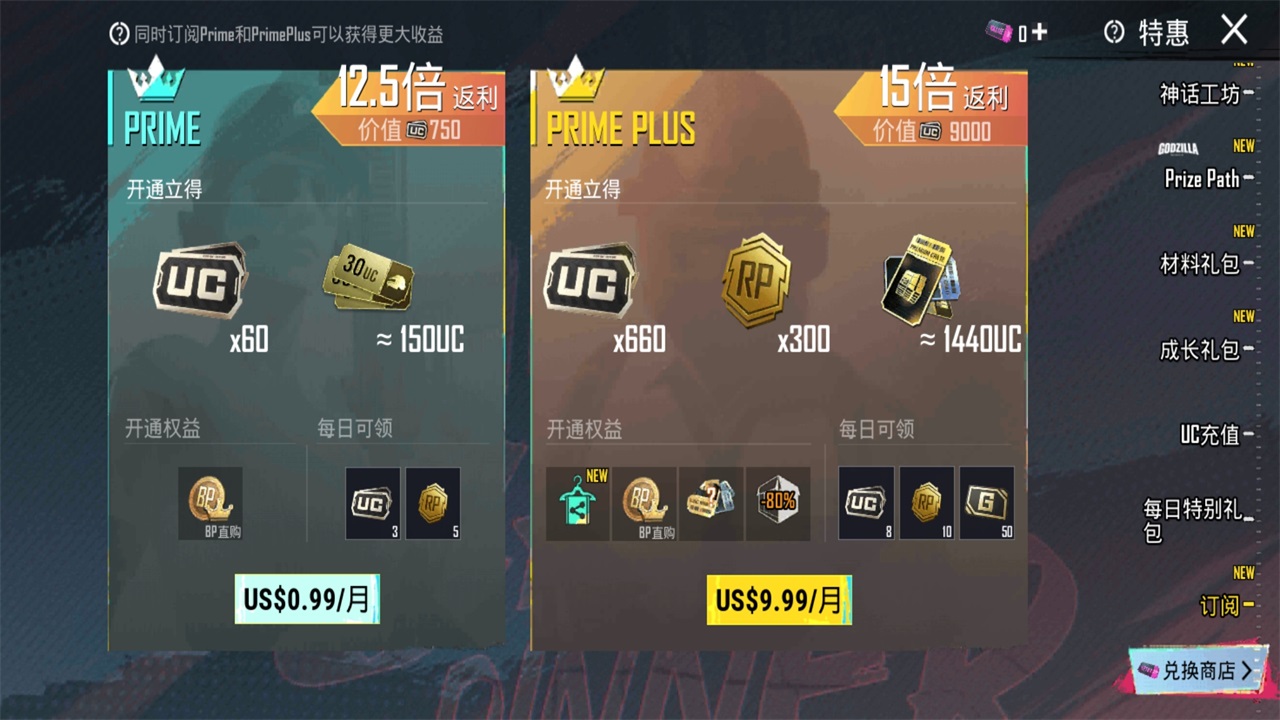This screenshot has height=720, width=1280.
Task: Inspect the Prime Plus -80% discount benefit
Action: click(777, 503)
